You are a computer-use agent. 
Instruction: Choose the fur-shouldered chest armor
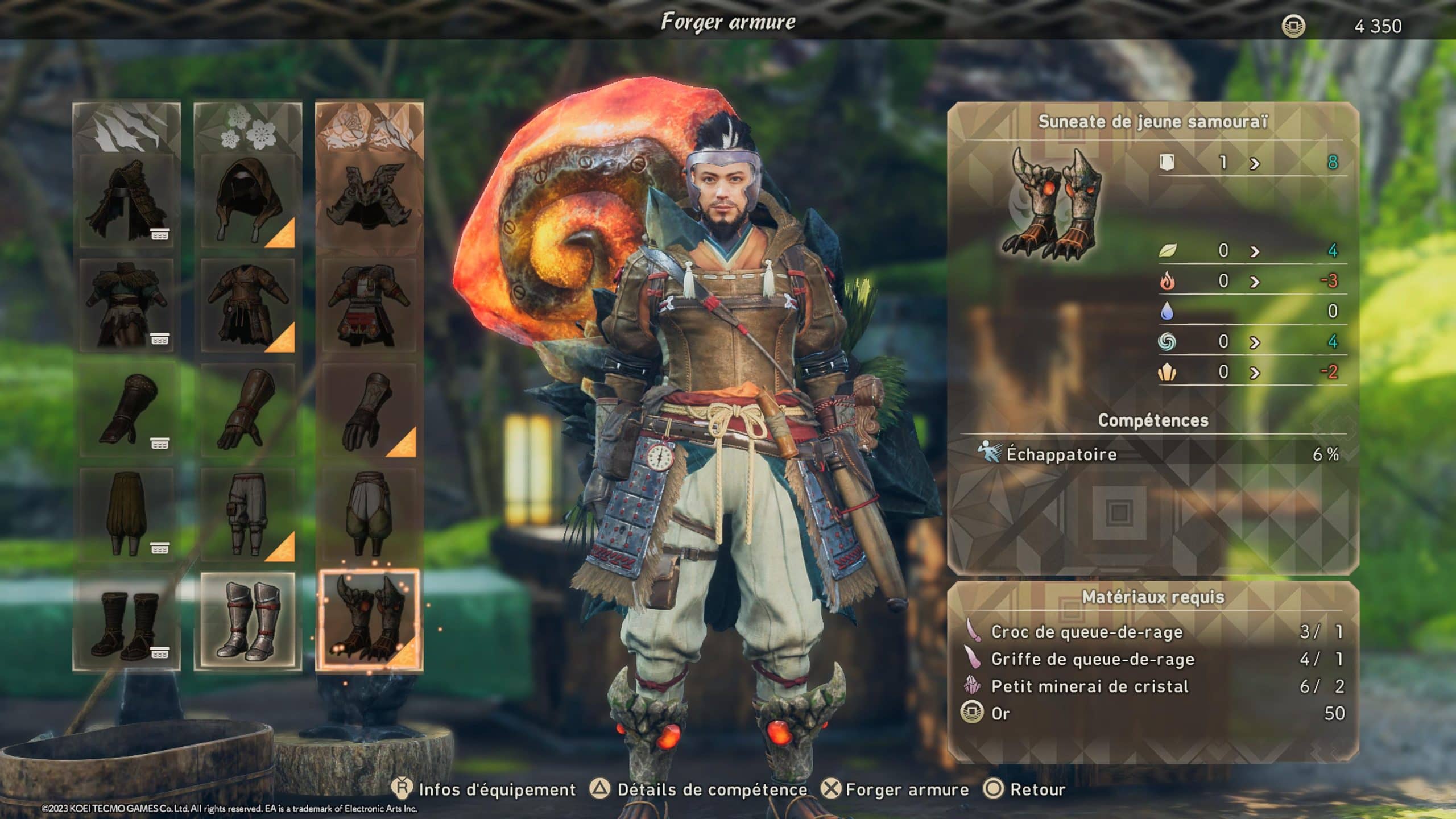[x=126, y=305]
